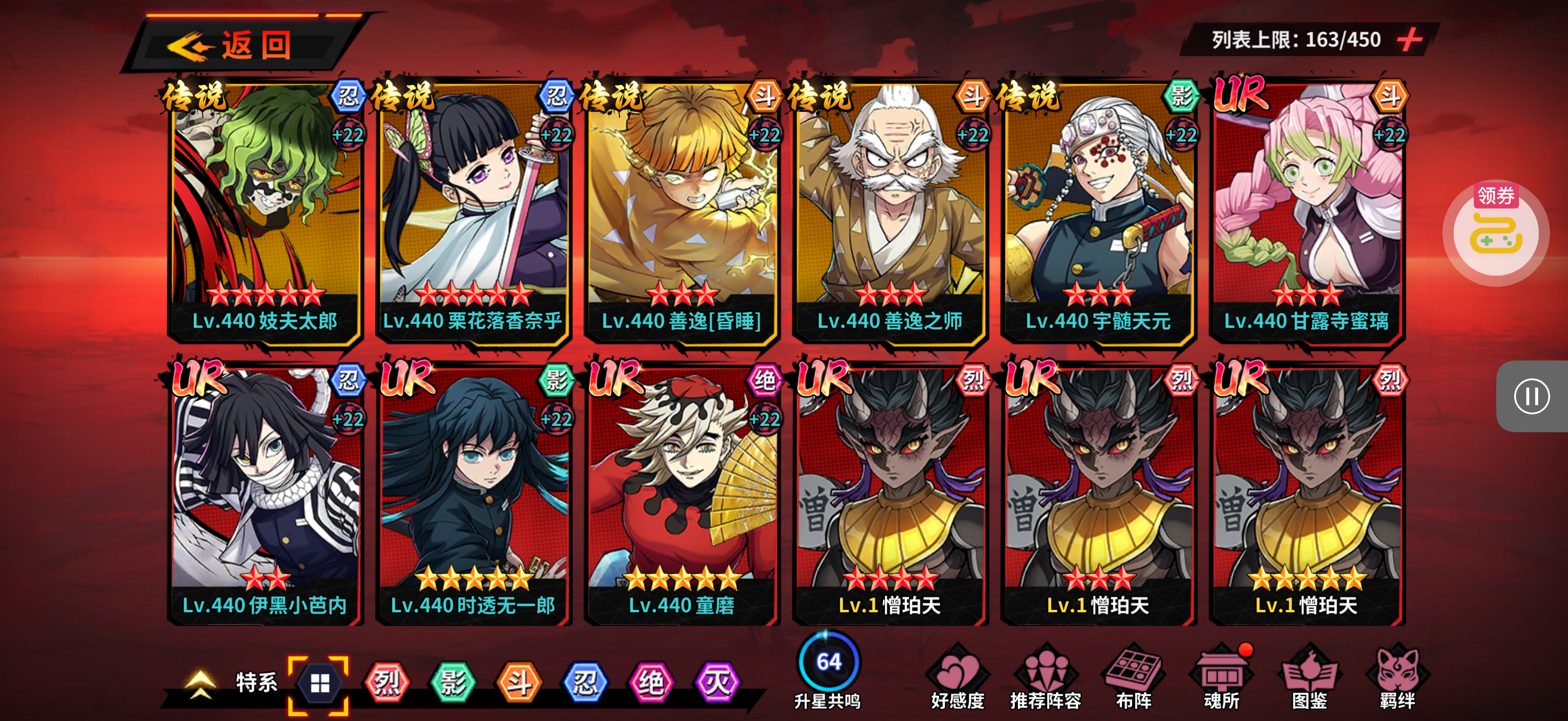Filter heroes by 影 type

(x=453, y=683)
